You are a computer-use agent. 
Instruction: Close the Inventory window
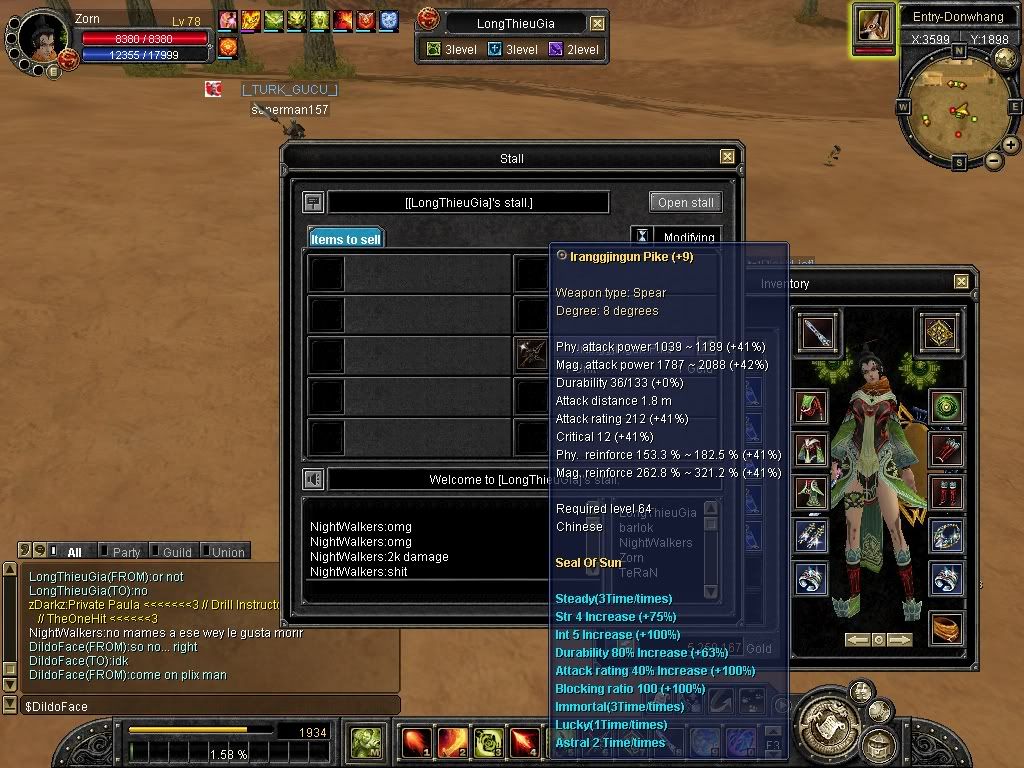[961, 283]
